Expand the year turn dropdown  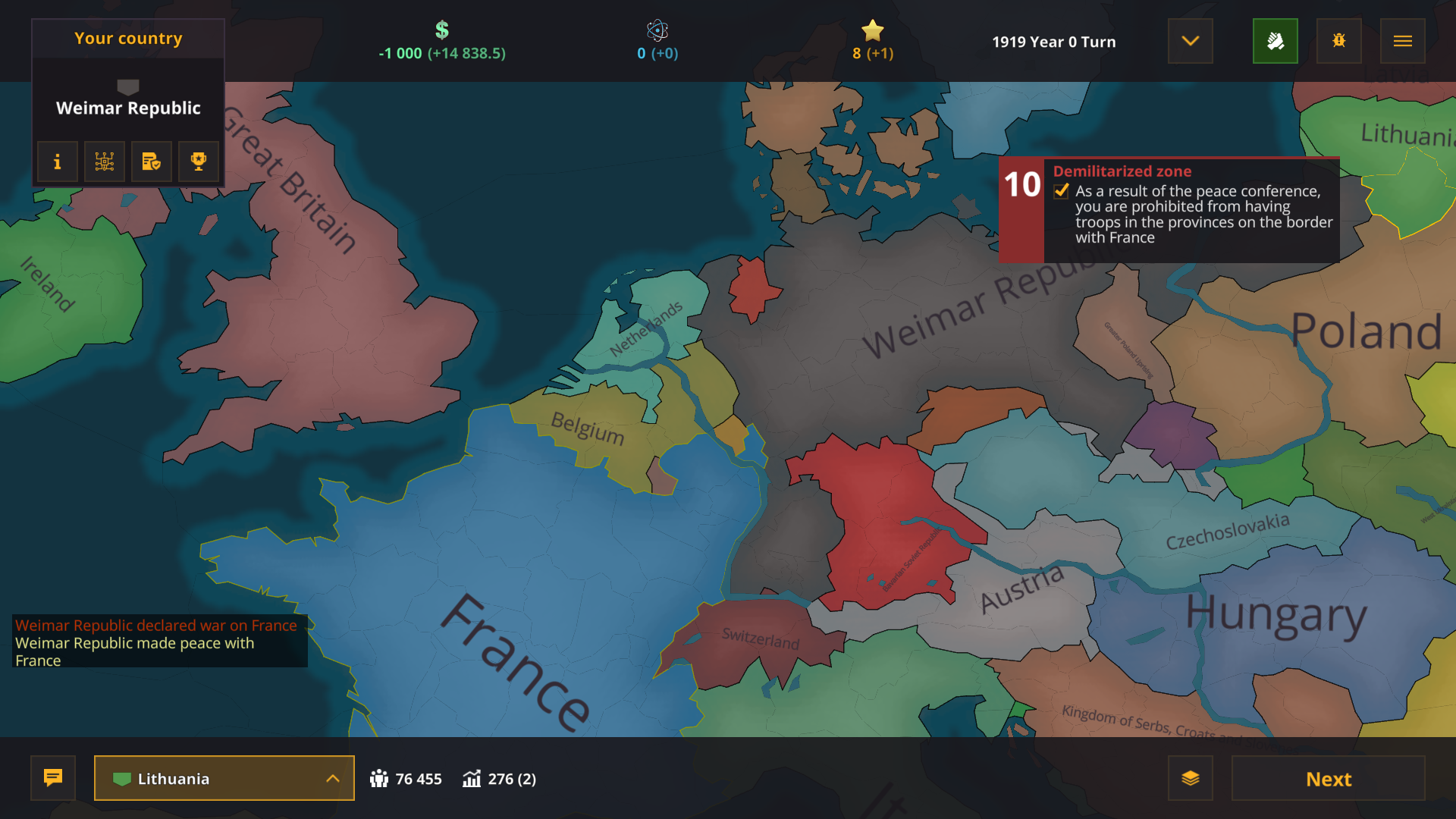(1190, 41)
